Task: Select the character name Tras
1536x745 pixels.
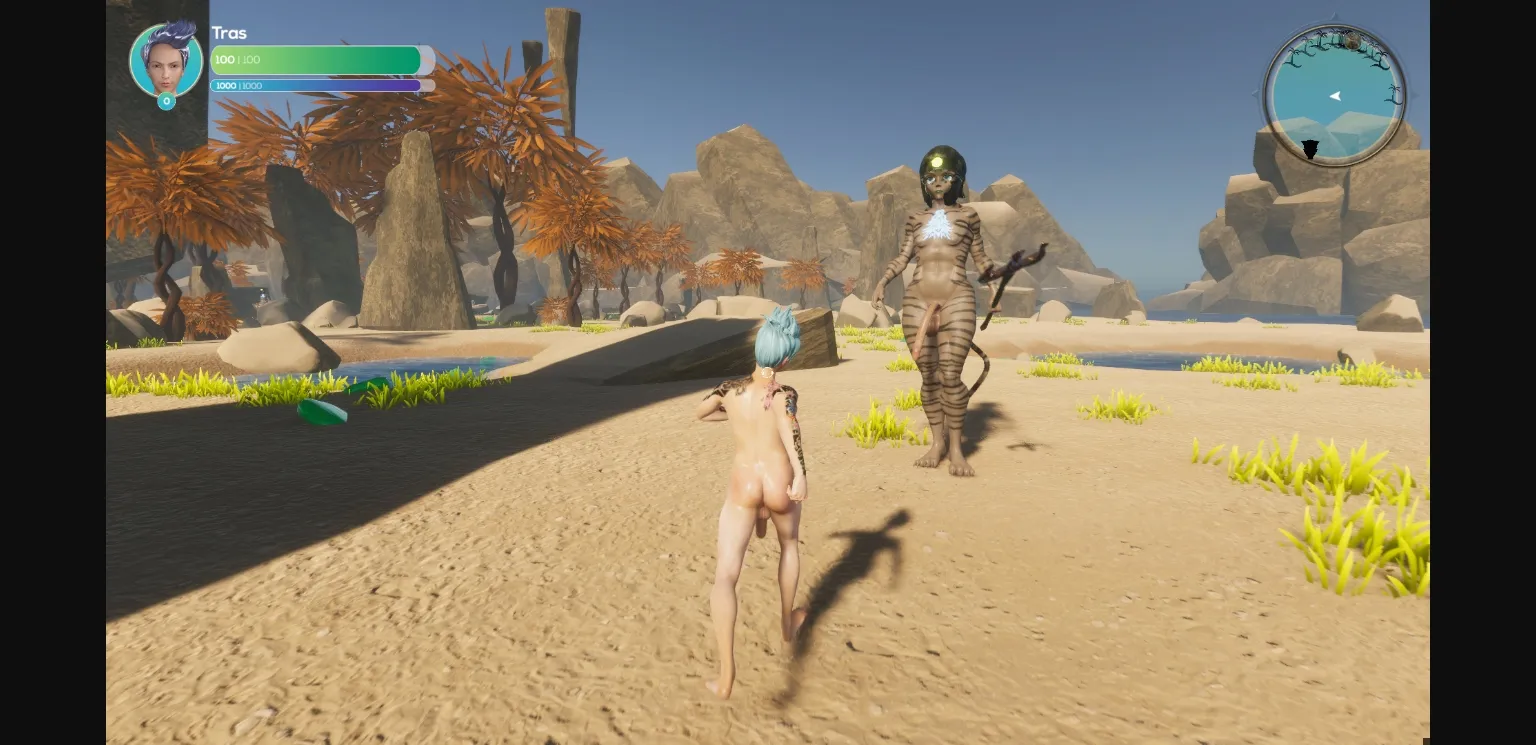Action: point(228,33)
